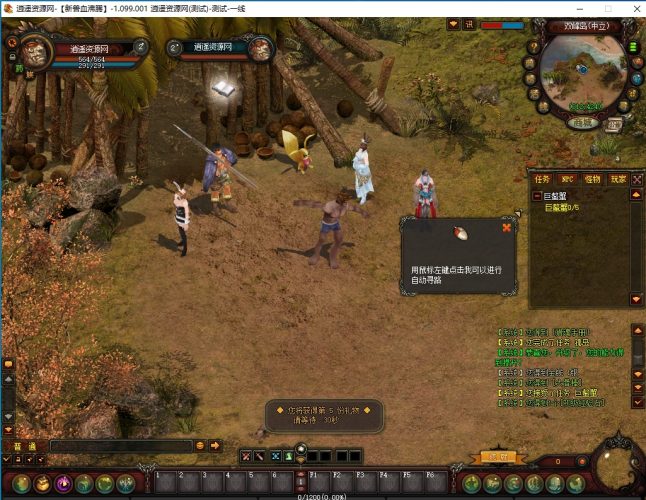Click the orange button above right menu icons
Viewport: 646px width, 500px height.
point(493,456)
